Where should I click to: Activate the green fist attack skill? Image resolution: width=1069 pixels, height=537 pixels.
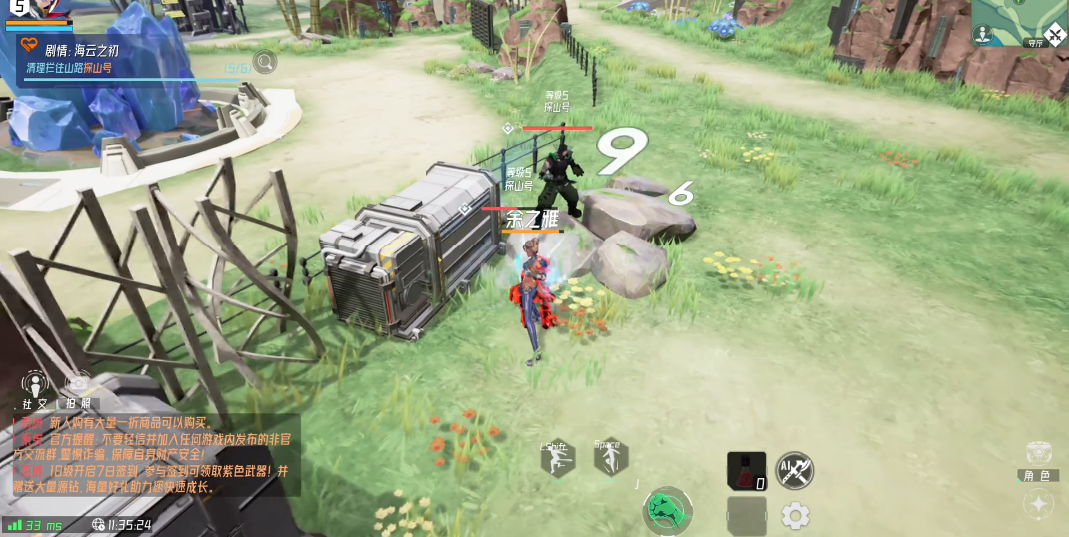click(x=668, y=510)
